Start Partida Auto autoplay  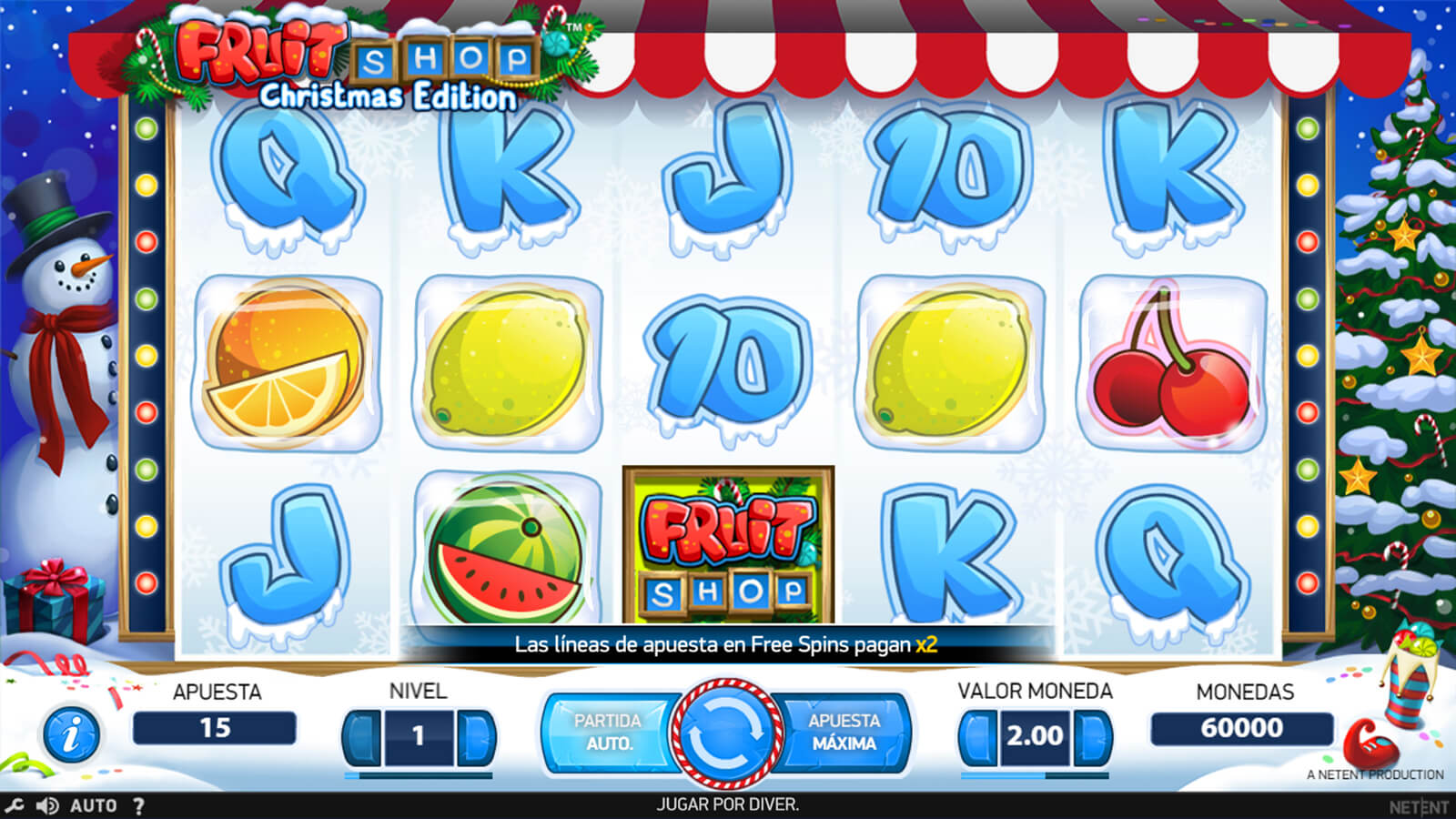tap(608, 732)
